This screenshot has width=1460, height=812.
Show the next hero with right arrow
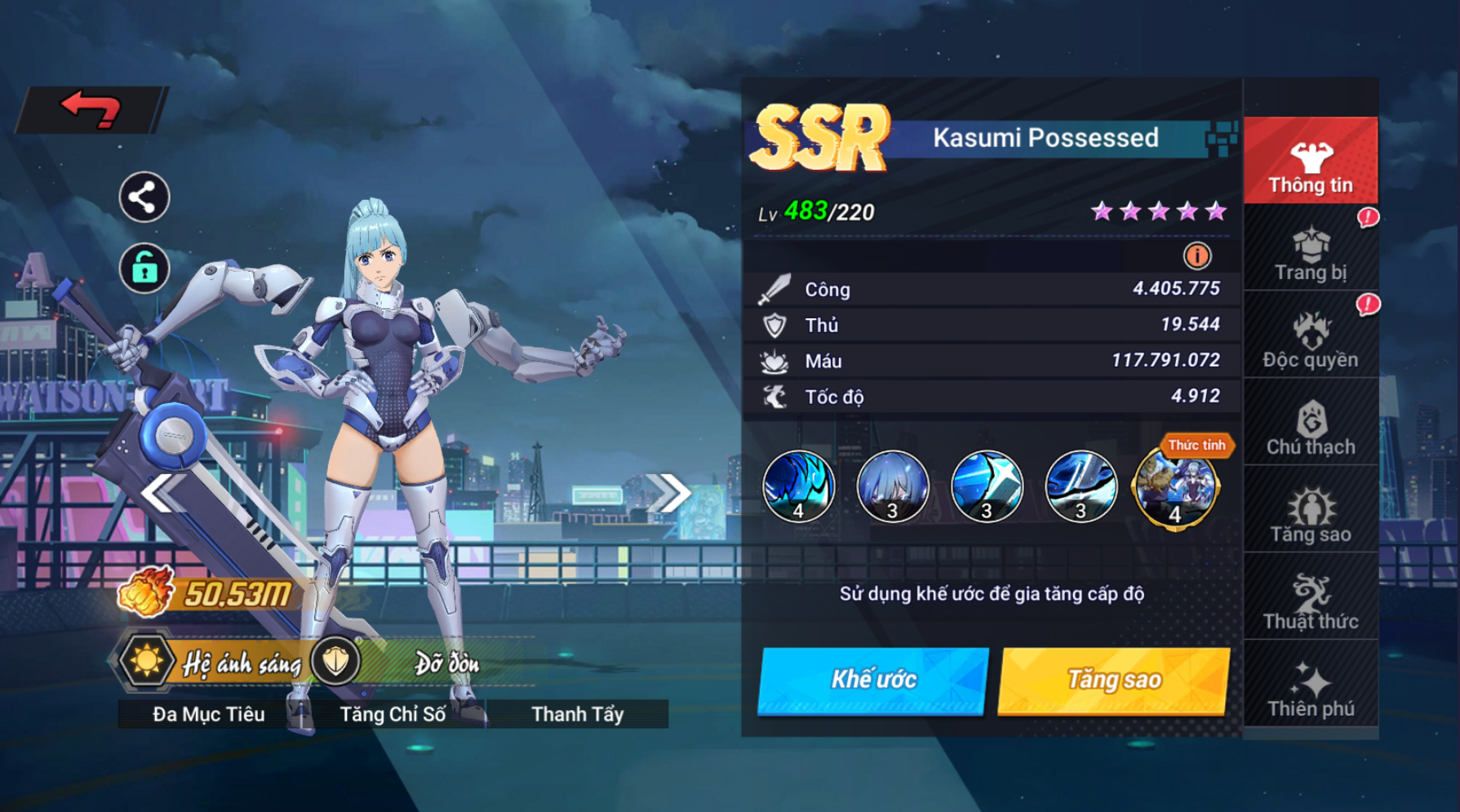tap(668, 492)
